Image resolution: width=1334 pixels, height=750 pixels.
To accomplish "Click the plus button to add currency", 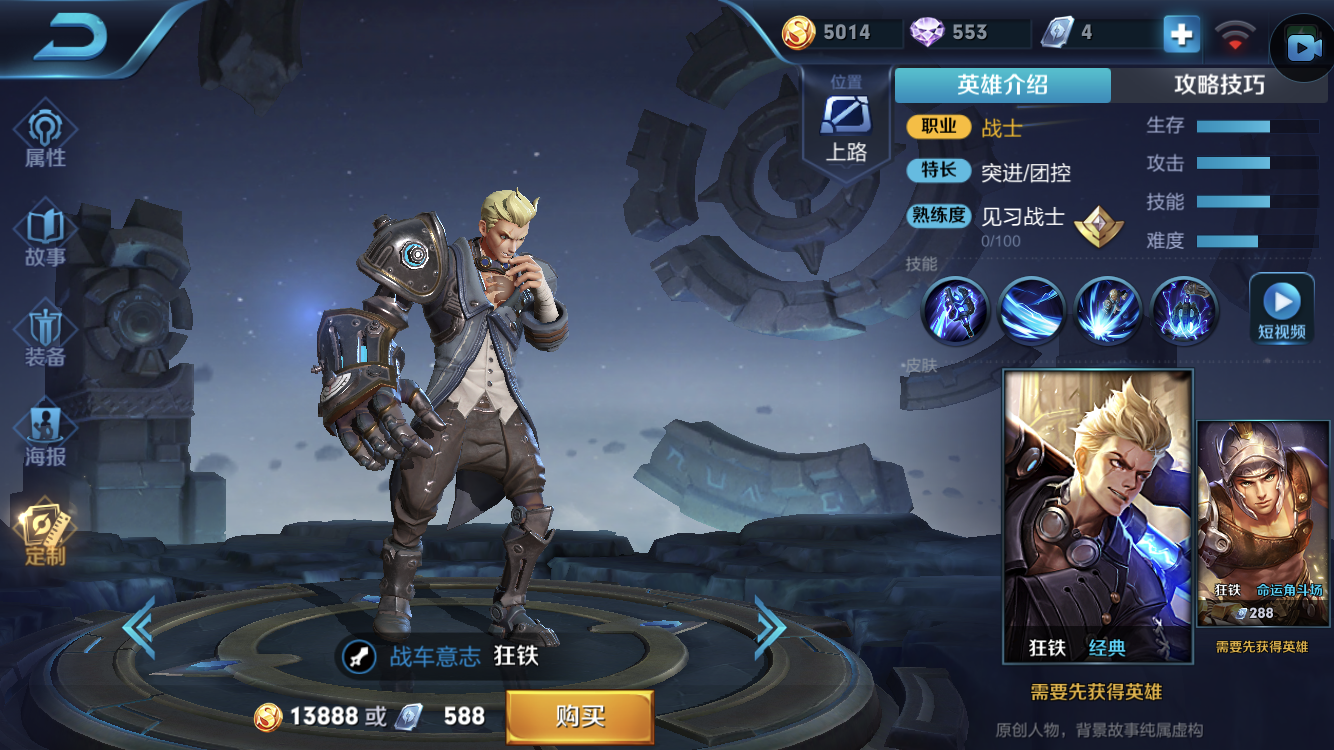I will 1181,33.
